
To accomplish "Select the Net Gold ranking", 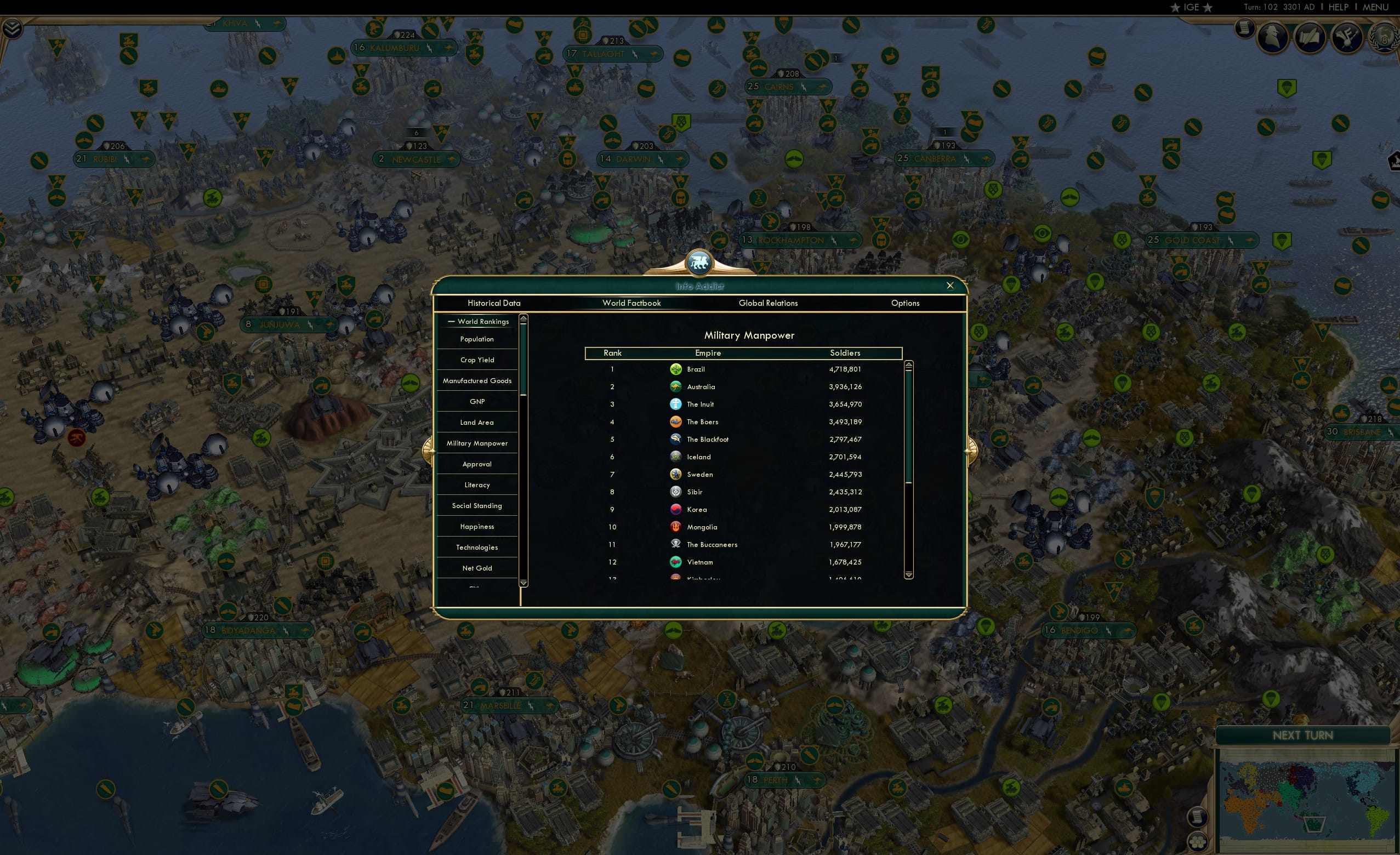I will (x=477, y=568).
